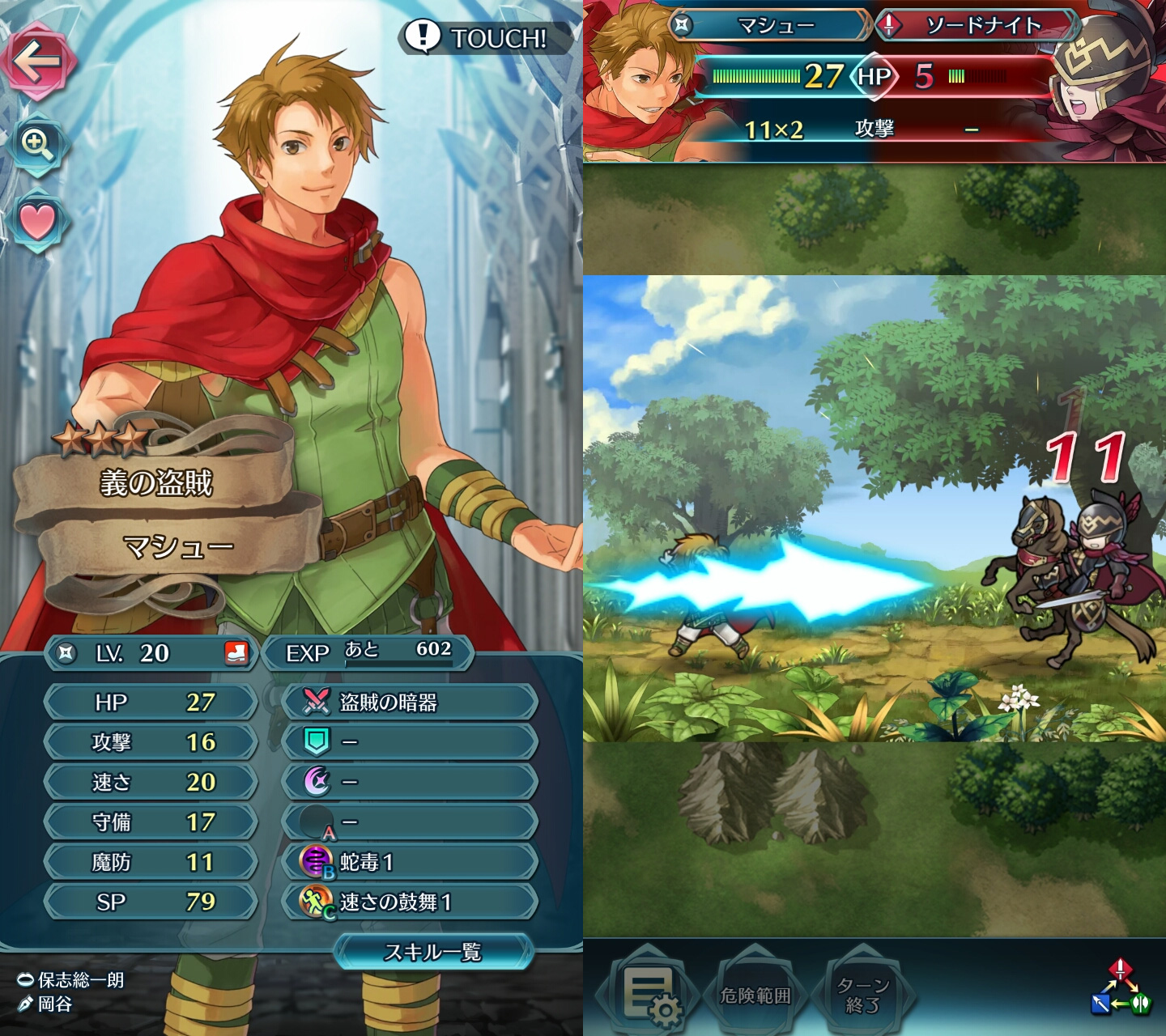This screenshot has height=1036, width=1166.
Task: Zoom the character art with the magnifier icon
Action: (x=37, y=145)
